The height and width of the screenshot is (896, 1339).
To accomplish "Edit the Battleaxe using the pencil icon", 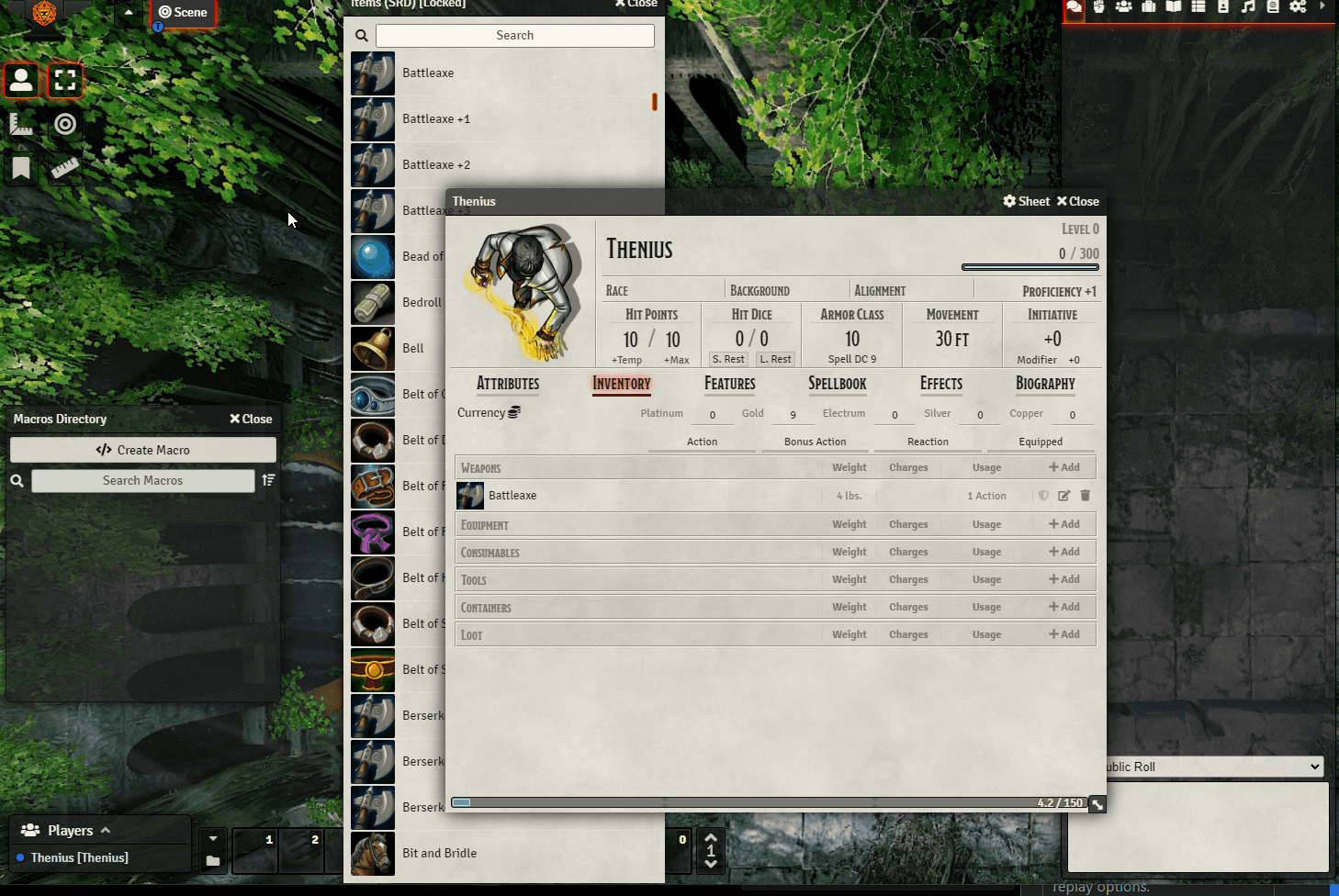I will (1063, 496).
